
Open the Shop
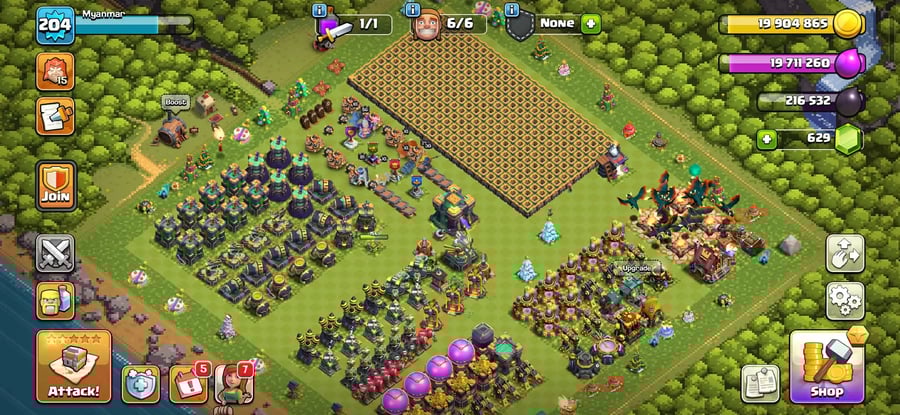pos(826,366)
